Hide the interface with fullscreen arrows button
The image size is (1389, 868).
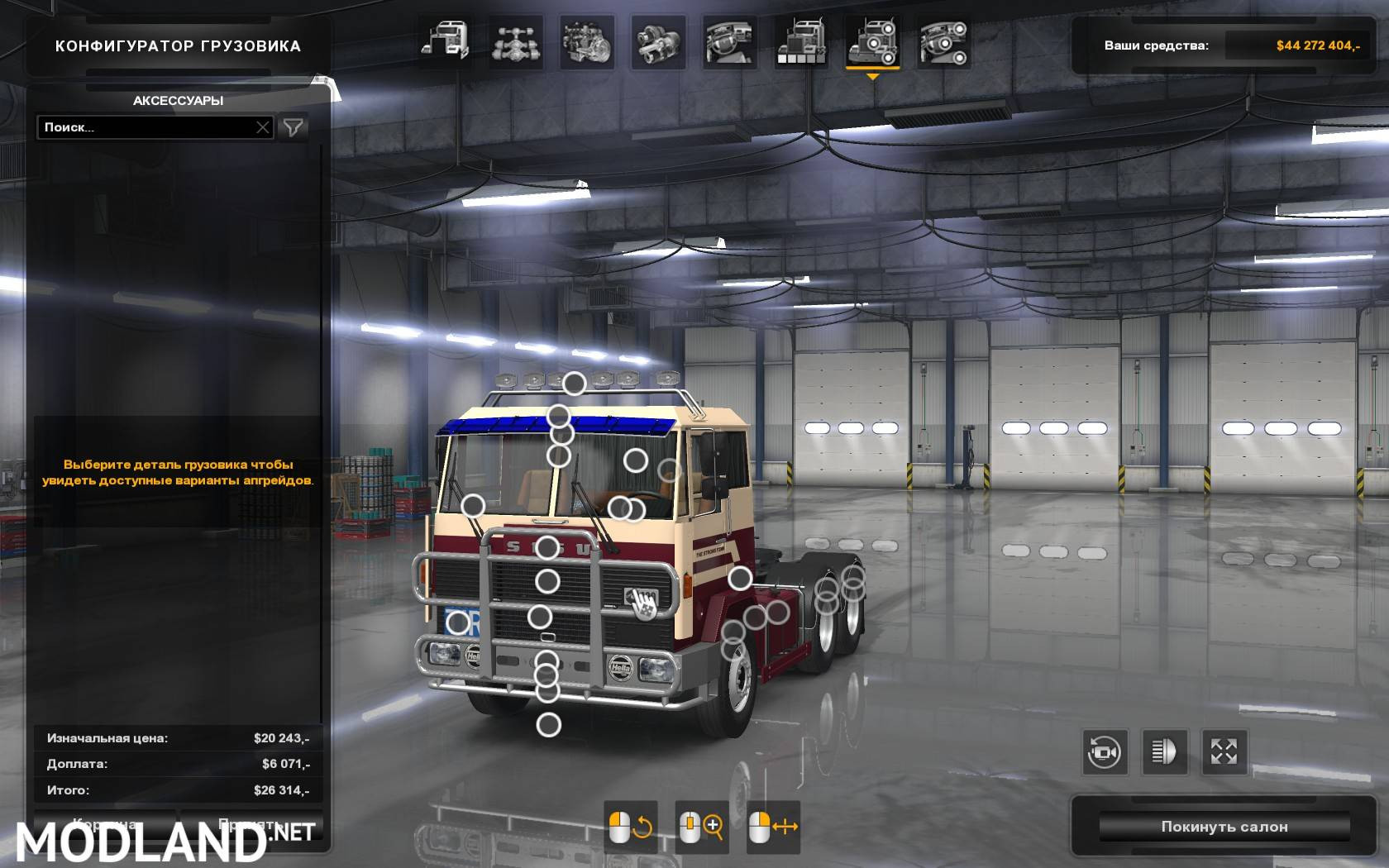pos(1224,752)
